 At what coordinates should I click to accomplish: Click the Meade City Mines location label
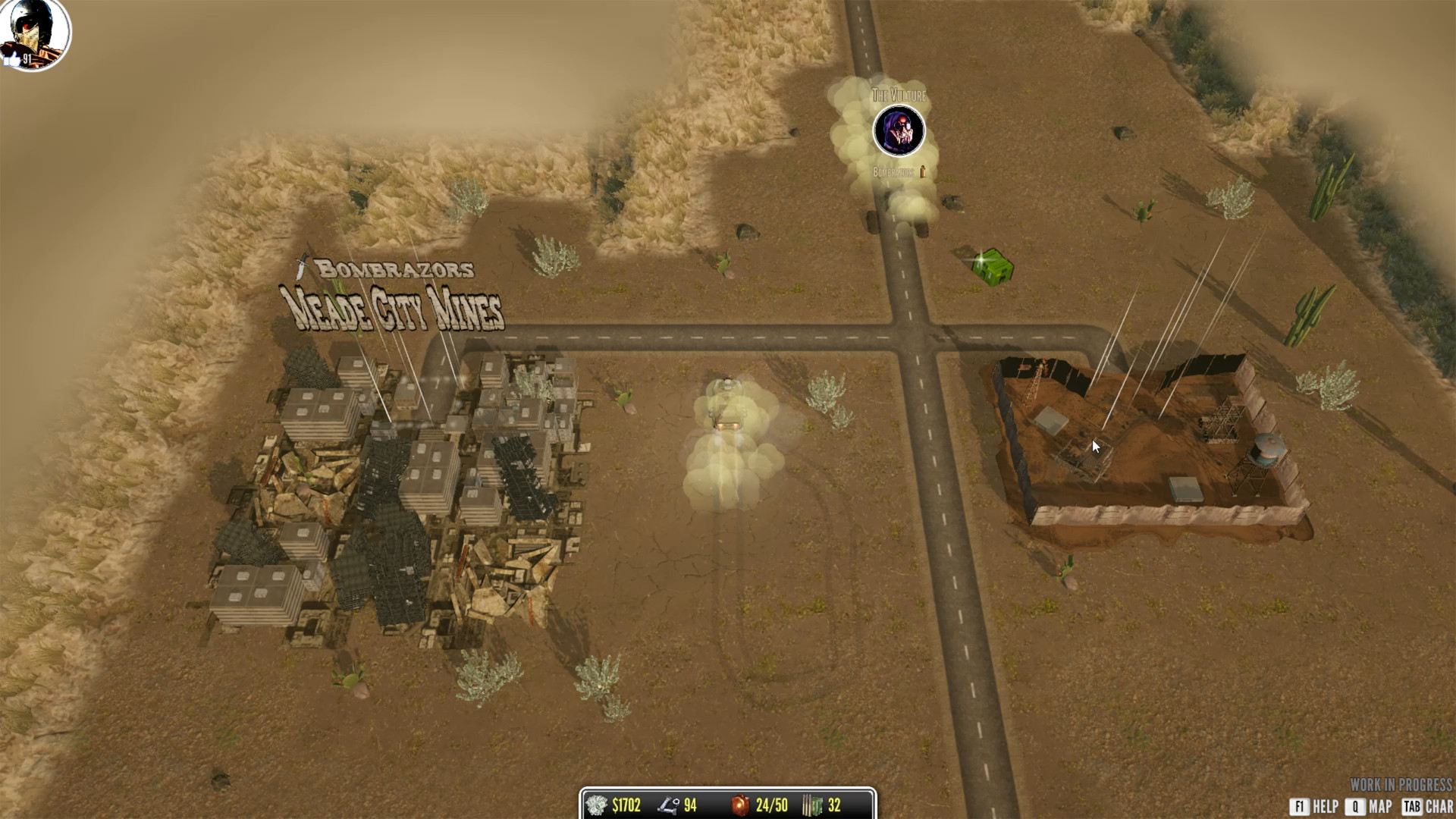(391, 307)
